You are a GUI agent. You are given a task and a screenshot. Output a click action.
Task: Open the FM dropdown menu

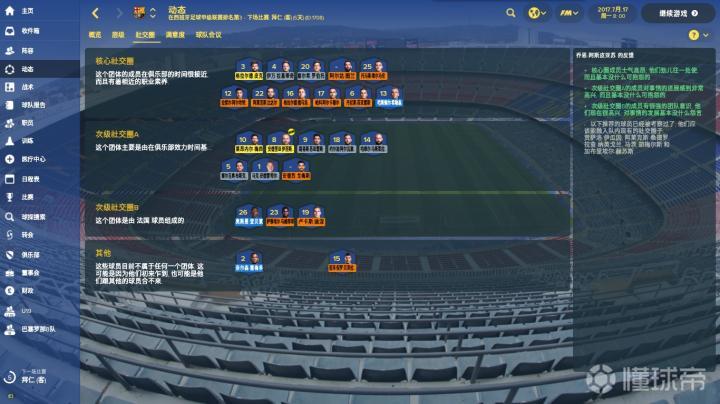(x=571, y=13)
